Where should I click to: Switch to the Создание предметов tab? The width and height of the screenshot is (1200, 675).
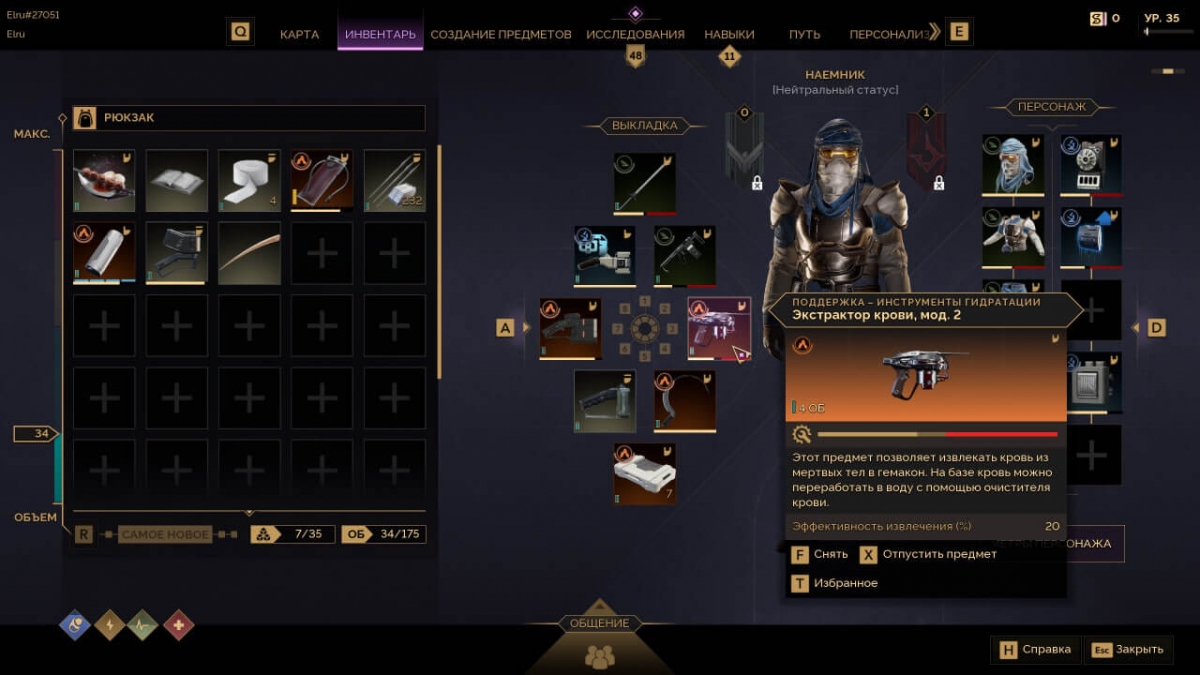pos(500,34)
